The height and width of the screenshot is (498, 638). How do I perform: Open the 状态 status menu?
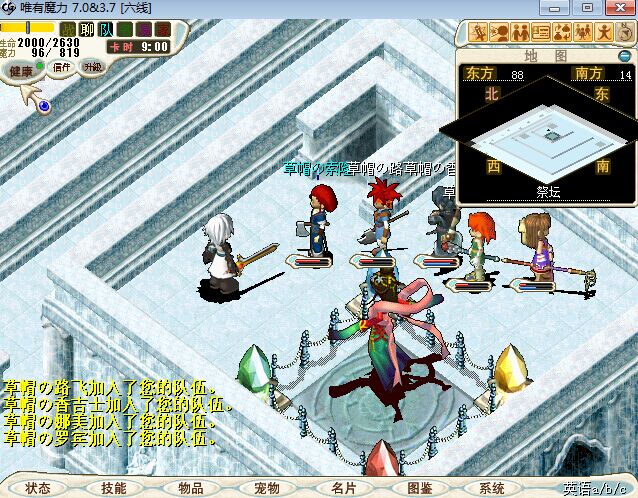pos(38,488)
